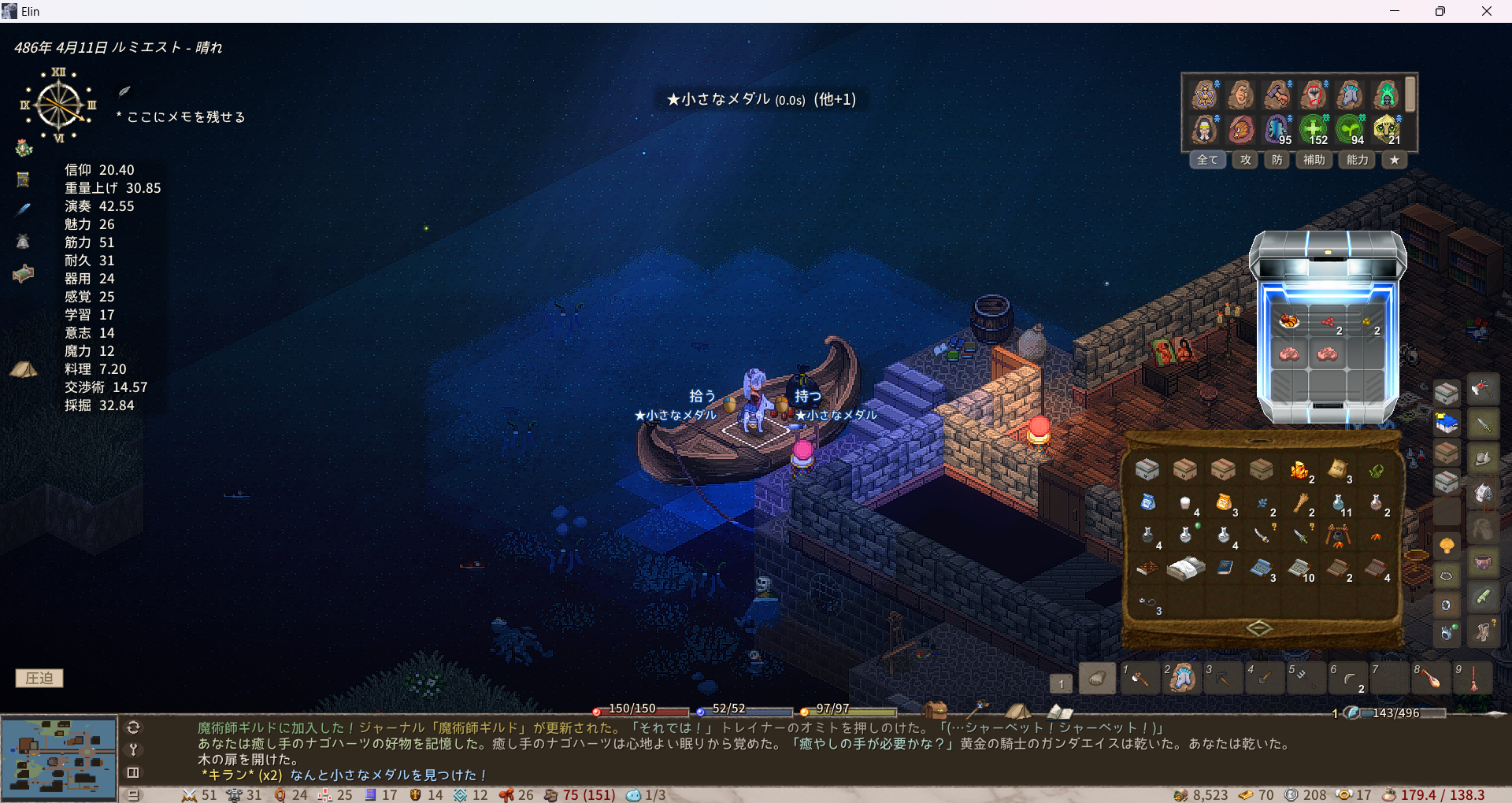Screen dimensions: 1512x803
Task: Pick the orange crystal ore in backpack
Action: click(1299, 470)
